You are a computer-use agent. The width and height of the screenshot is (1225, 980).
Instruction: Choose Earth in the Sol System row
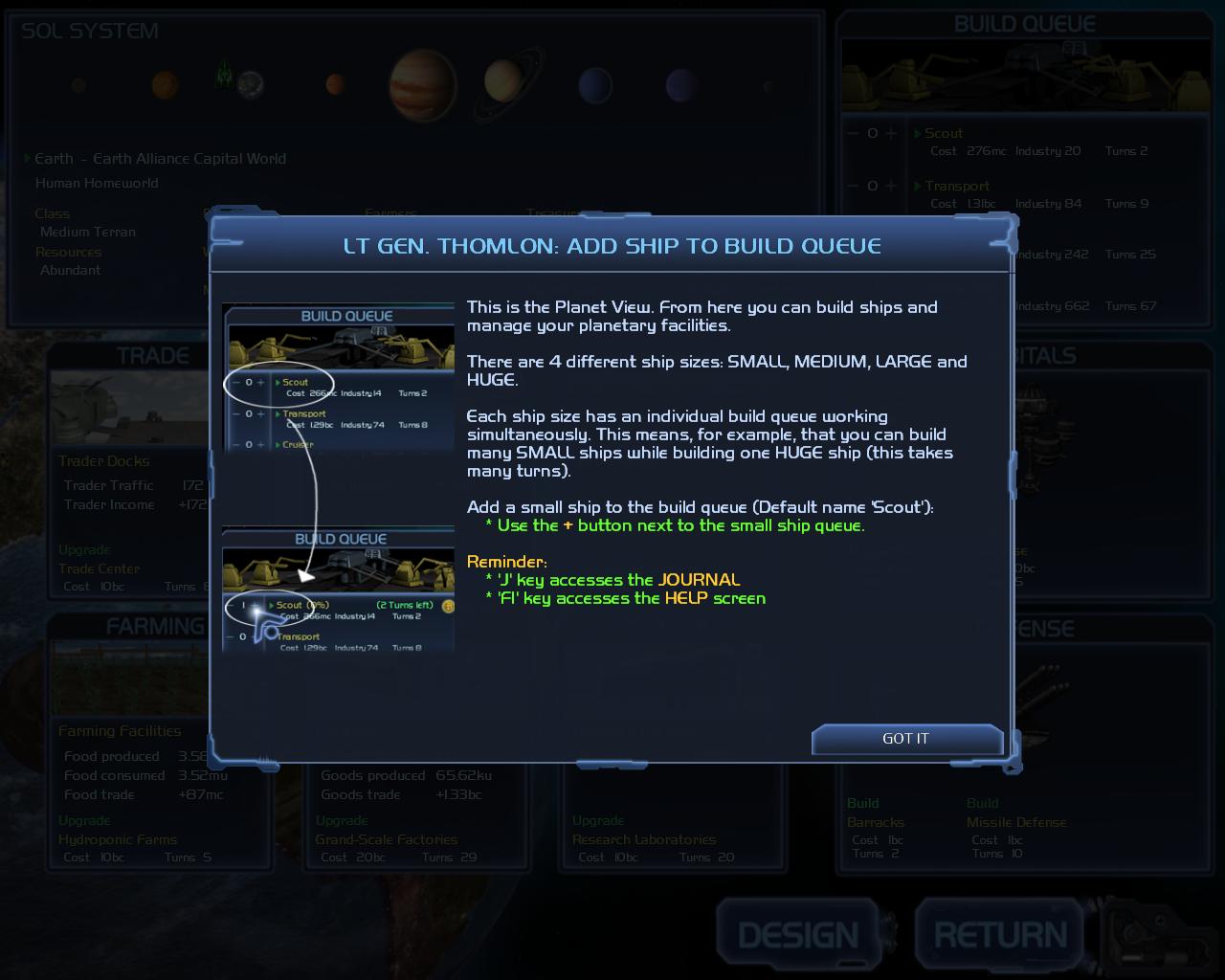[x=251, y=85]
